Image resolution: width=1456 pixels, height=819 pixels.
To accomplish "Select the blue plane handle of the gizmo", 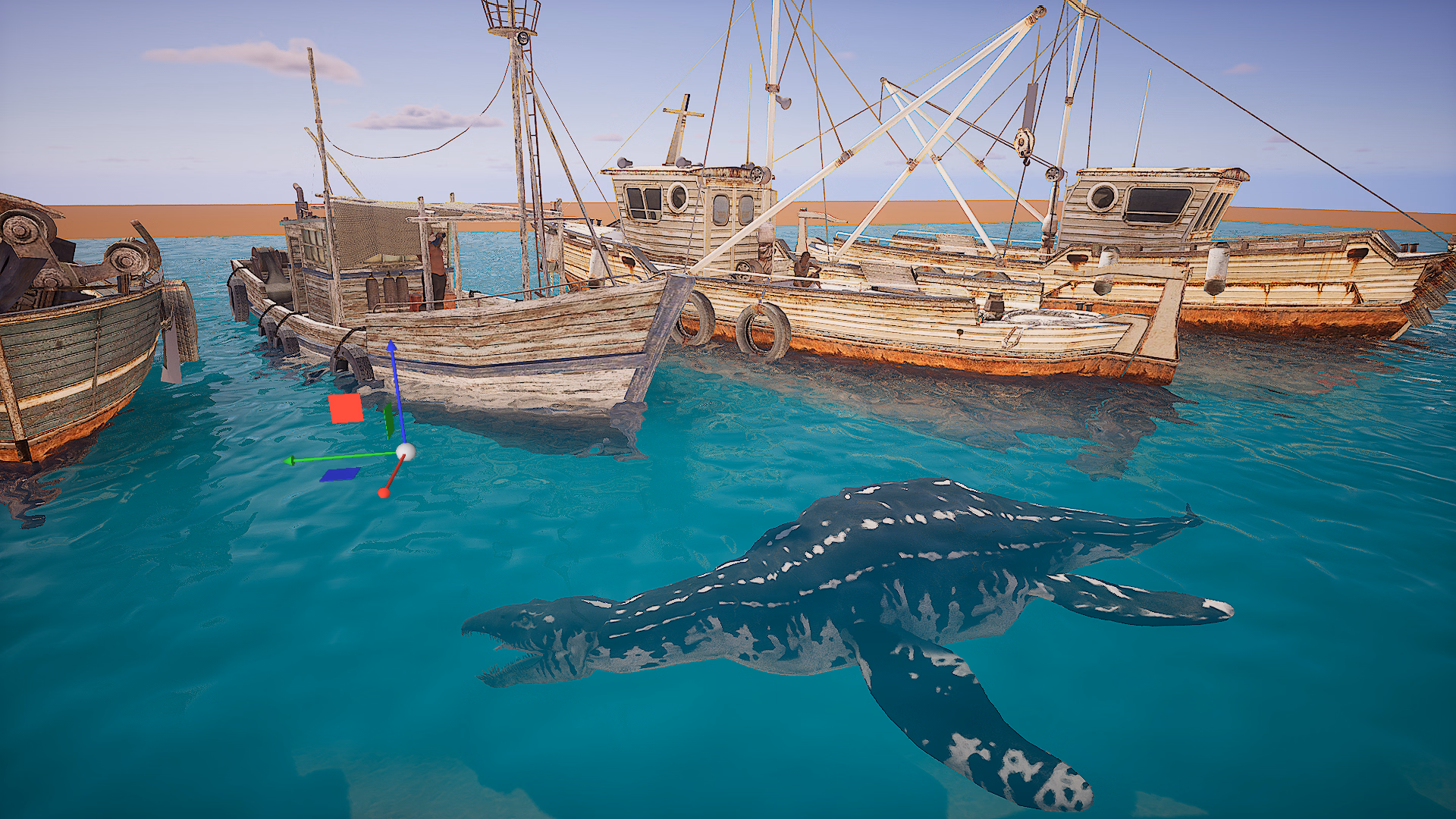I will point(340,475).
